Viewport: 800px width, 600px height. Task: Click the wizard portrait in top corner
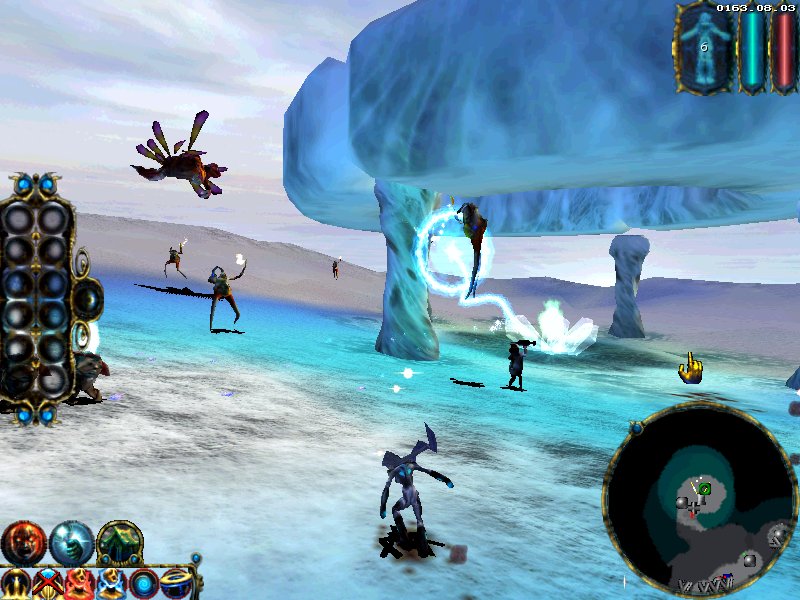(x=704, y=47)
